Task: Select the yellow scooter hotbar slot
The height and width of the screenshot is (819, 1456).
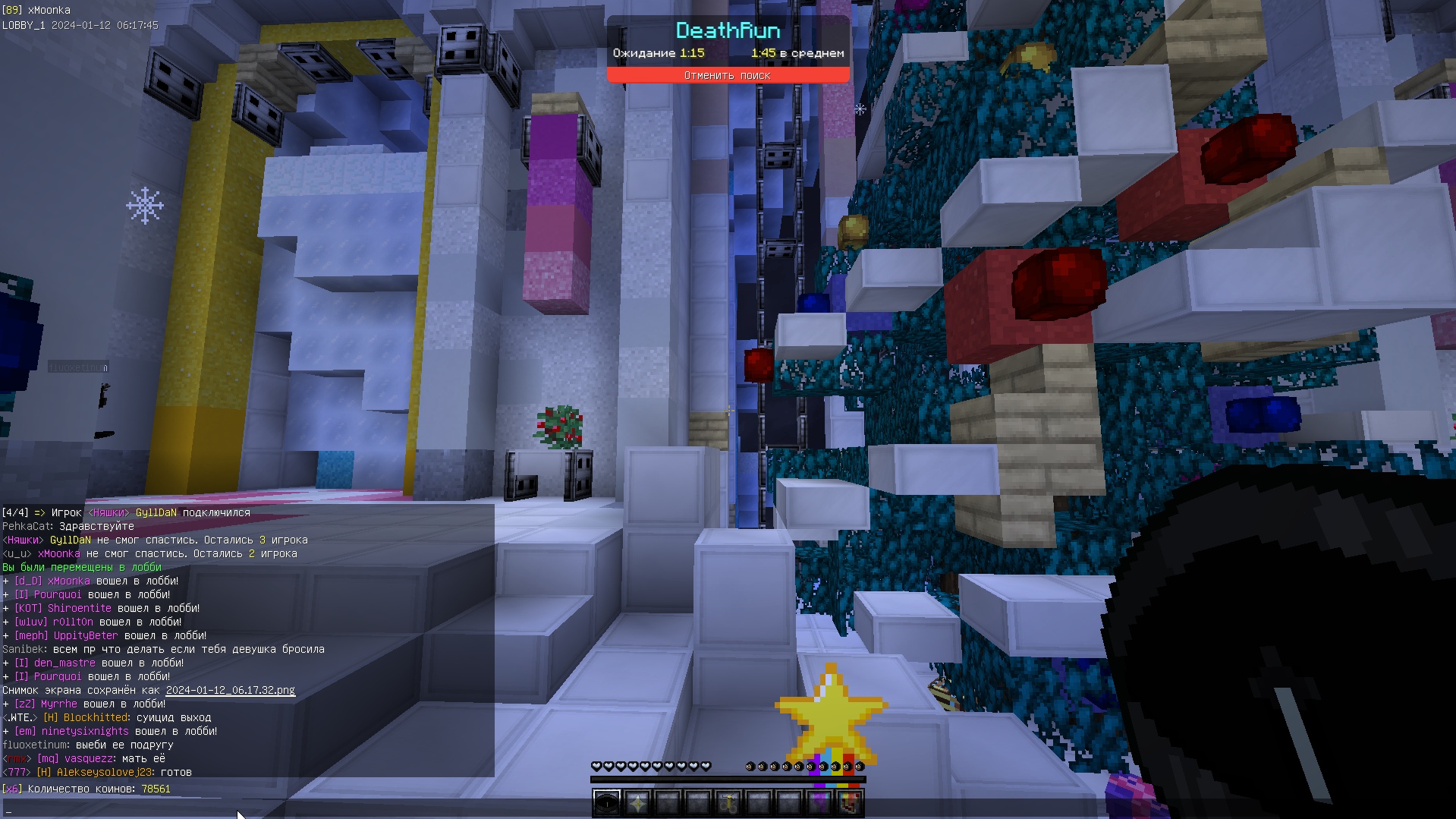Action: tap(728, 802)
